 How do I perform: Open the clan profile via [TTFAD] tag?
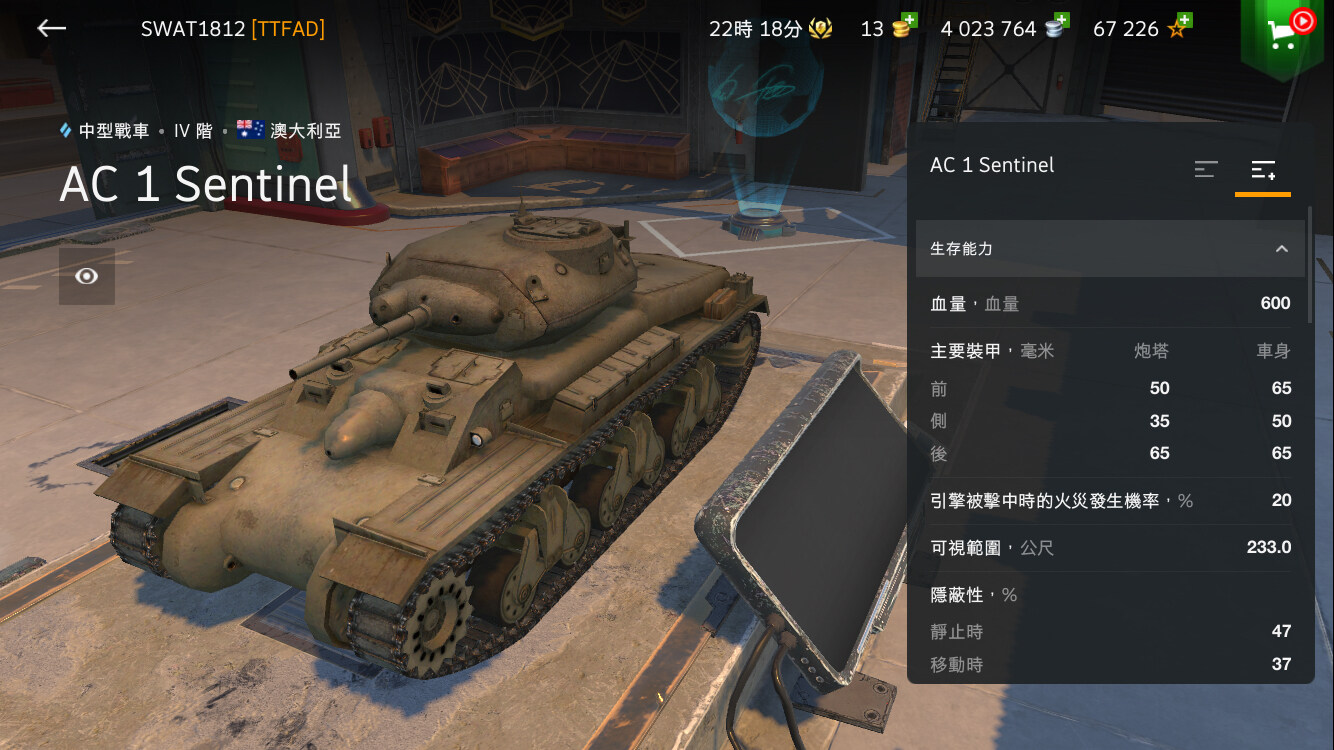click(288, 28)
